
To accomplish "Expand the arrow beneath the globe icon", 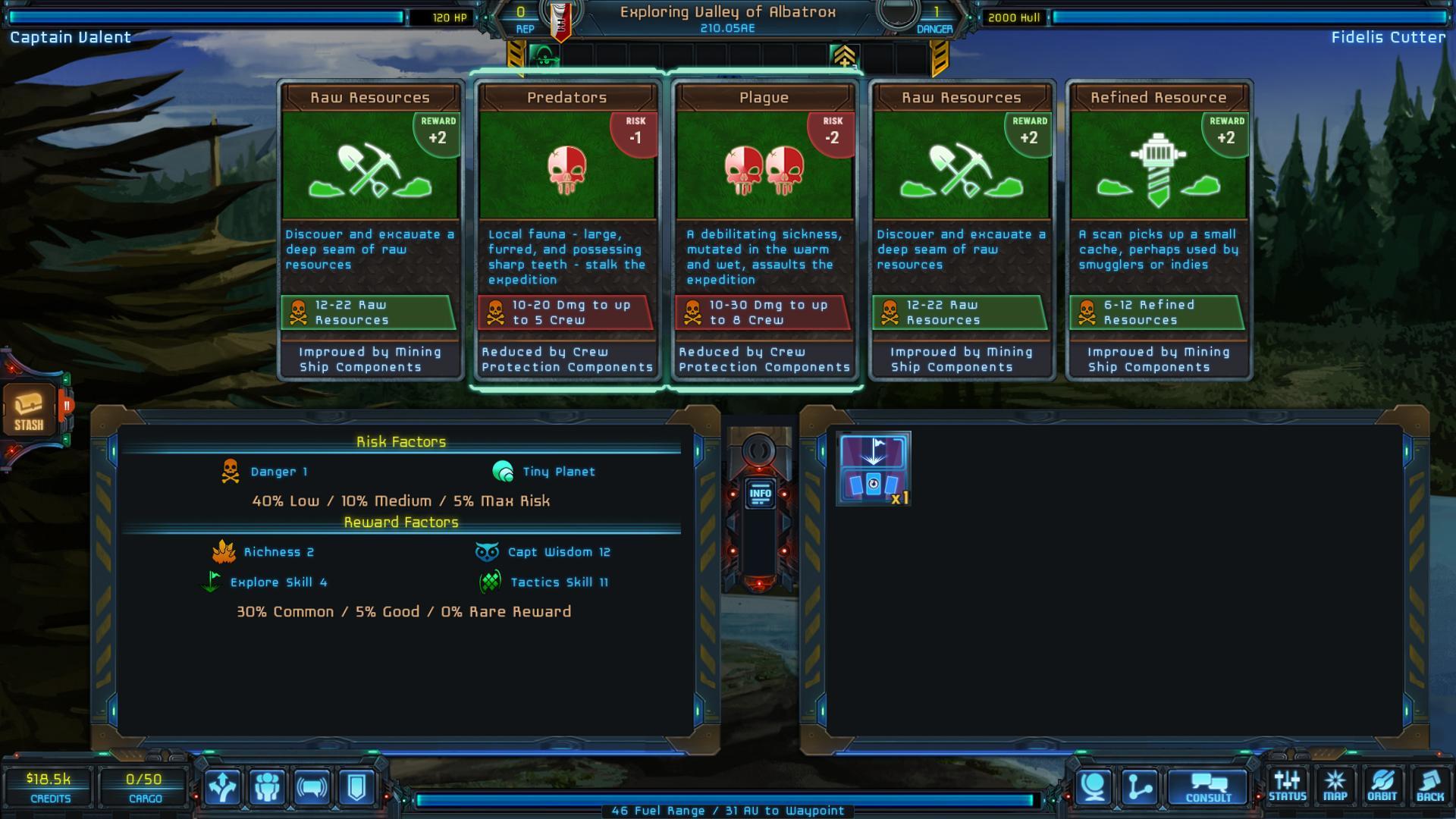I will [1116, 808].
